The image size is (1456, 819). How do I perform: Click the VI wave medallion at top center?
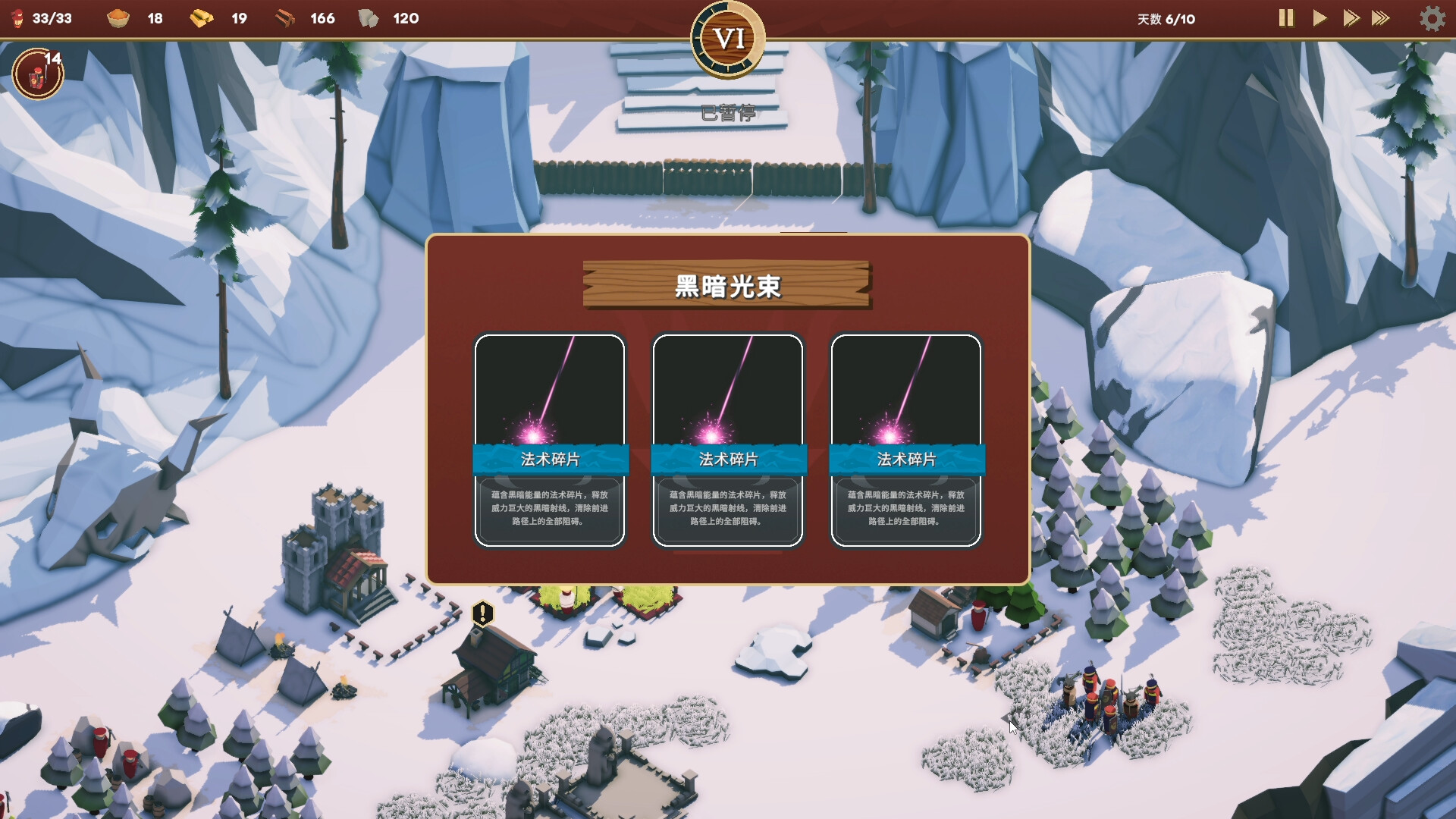726,38
